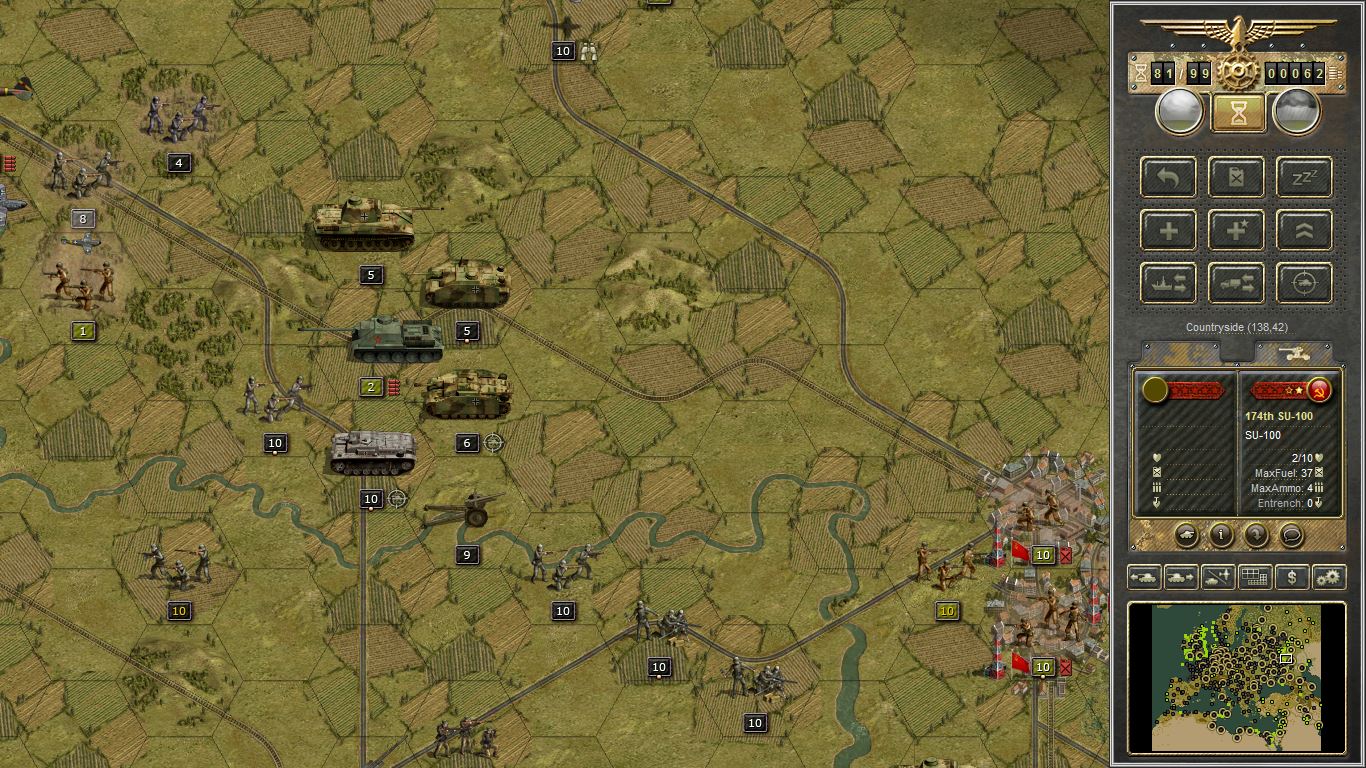Resupply the unit's fuel and ammo
Image resolution: width=1366 pixels, height=768 pixels.
click(1235, 178)
